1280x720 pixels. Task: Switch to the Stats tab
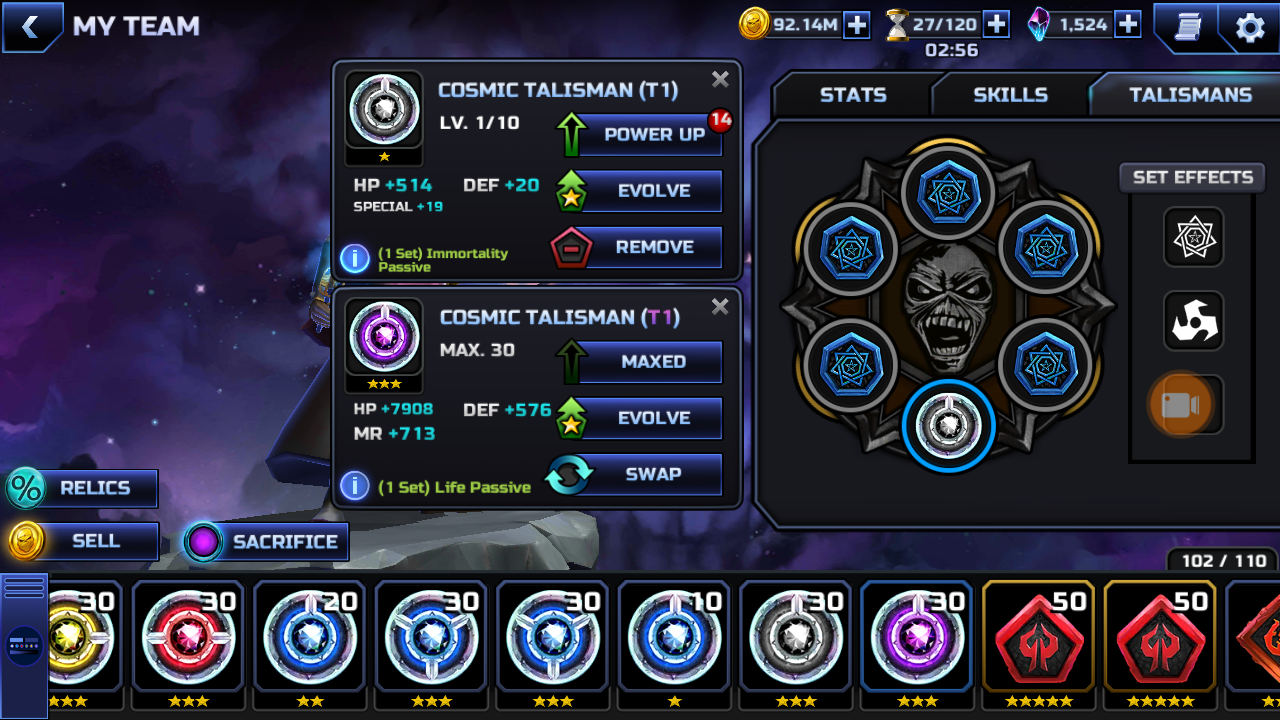pyautogui.click(x=853, y=95)
